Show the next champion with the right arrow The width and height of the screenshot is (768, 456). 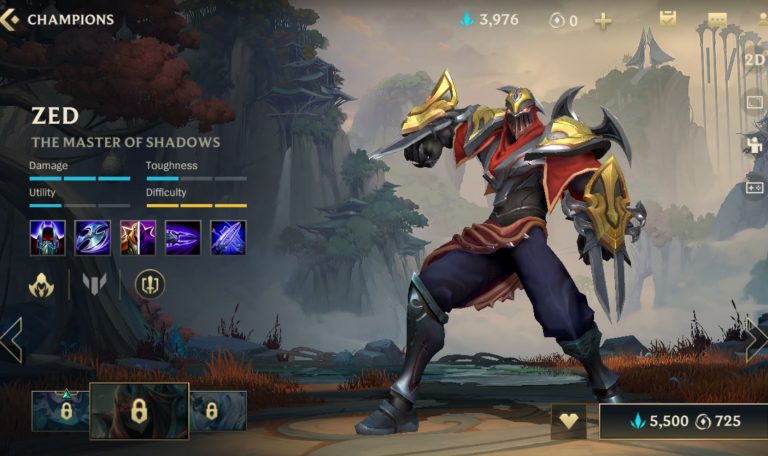coord(756,340)
